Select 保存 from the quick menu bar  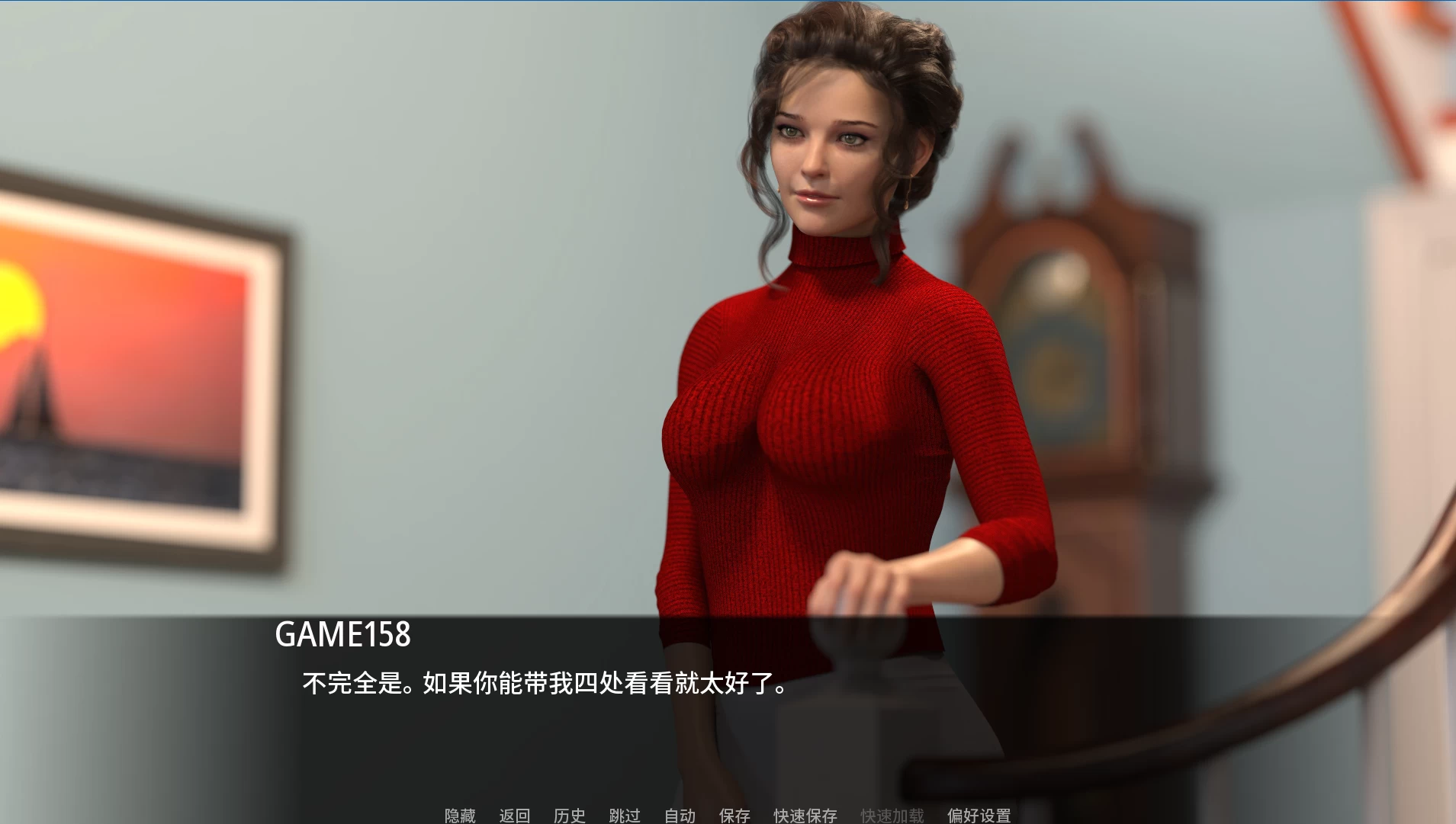[734, 815]
